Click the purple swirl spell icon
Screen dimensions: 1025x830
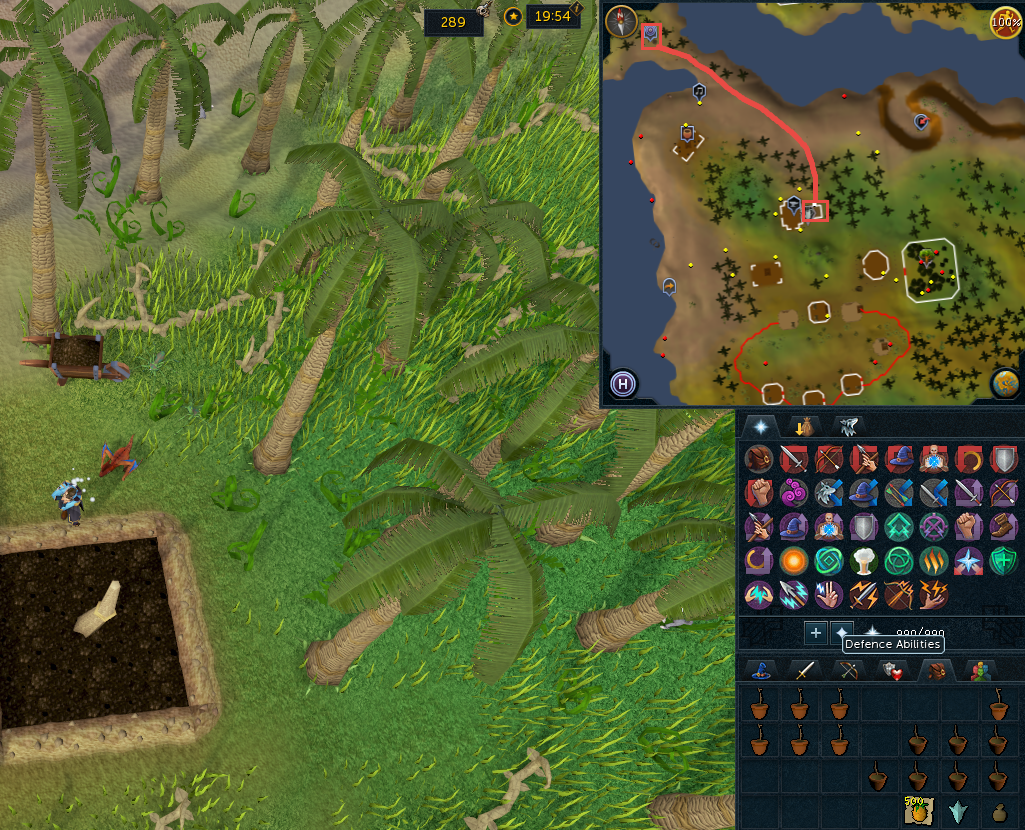pos(795,493)
